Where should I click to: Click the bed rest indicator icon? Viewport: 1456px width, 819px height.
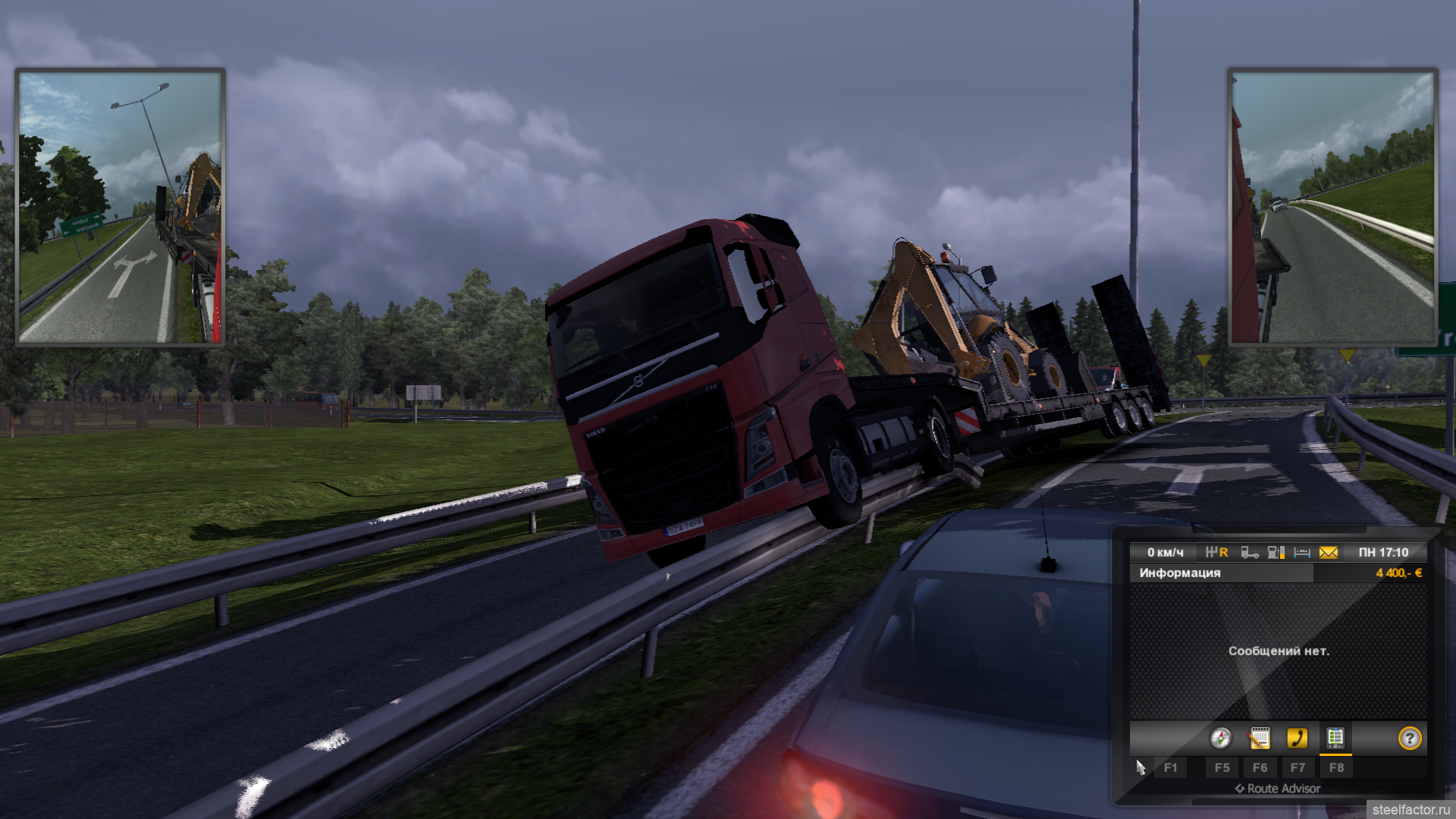pyautogui.click(x=1302, y=553)
